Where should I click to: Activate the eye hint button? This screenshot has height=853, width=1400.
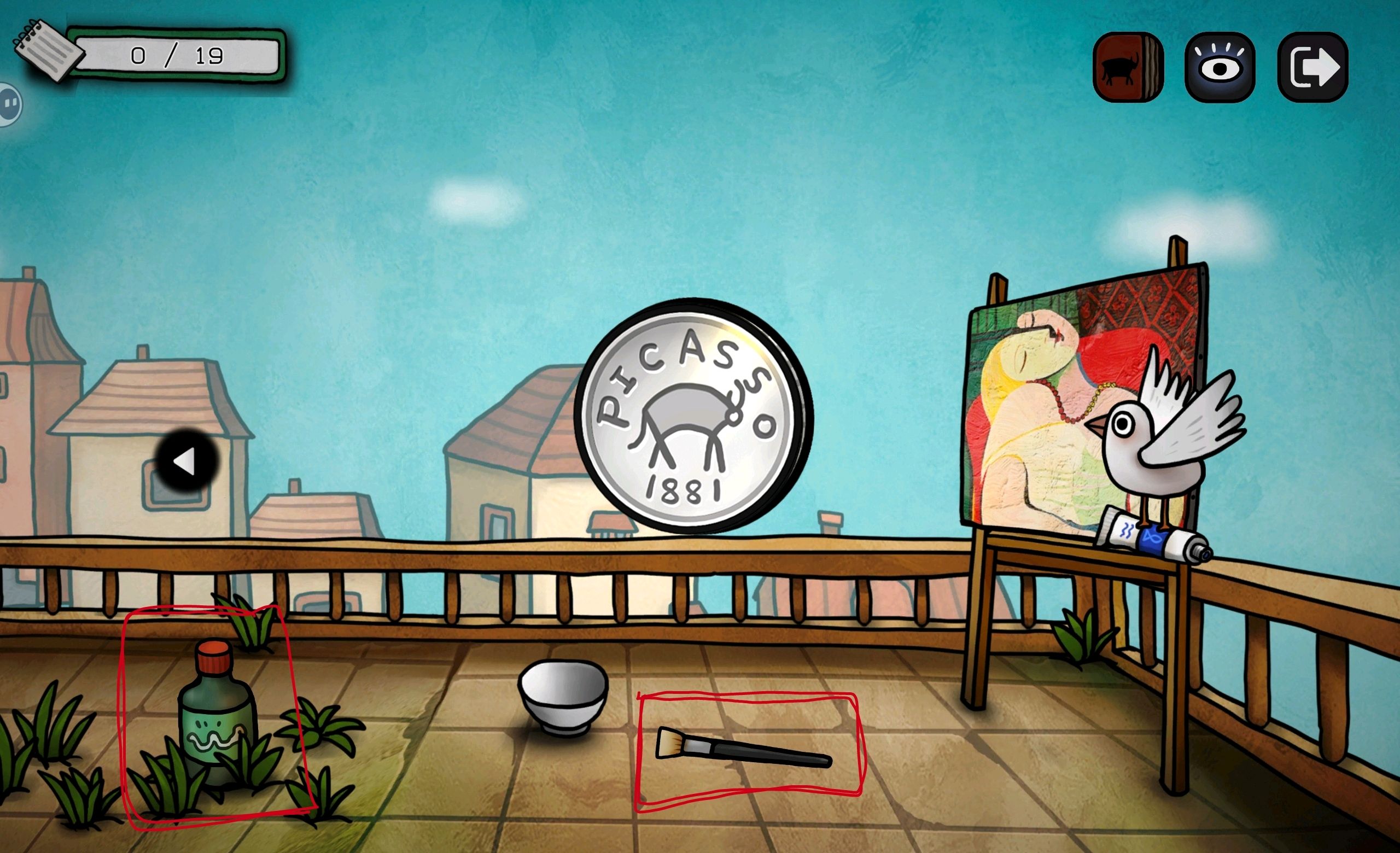(1220, 67)
